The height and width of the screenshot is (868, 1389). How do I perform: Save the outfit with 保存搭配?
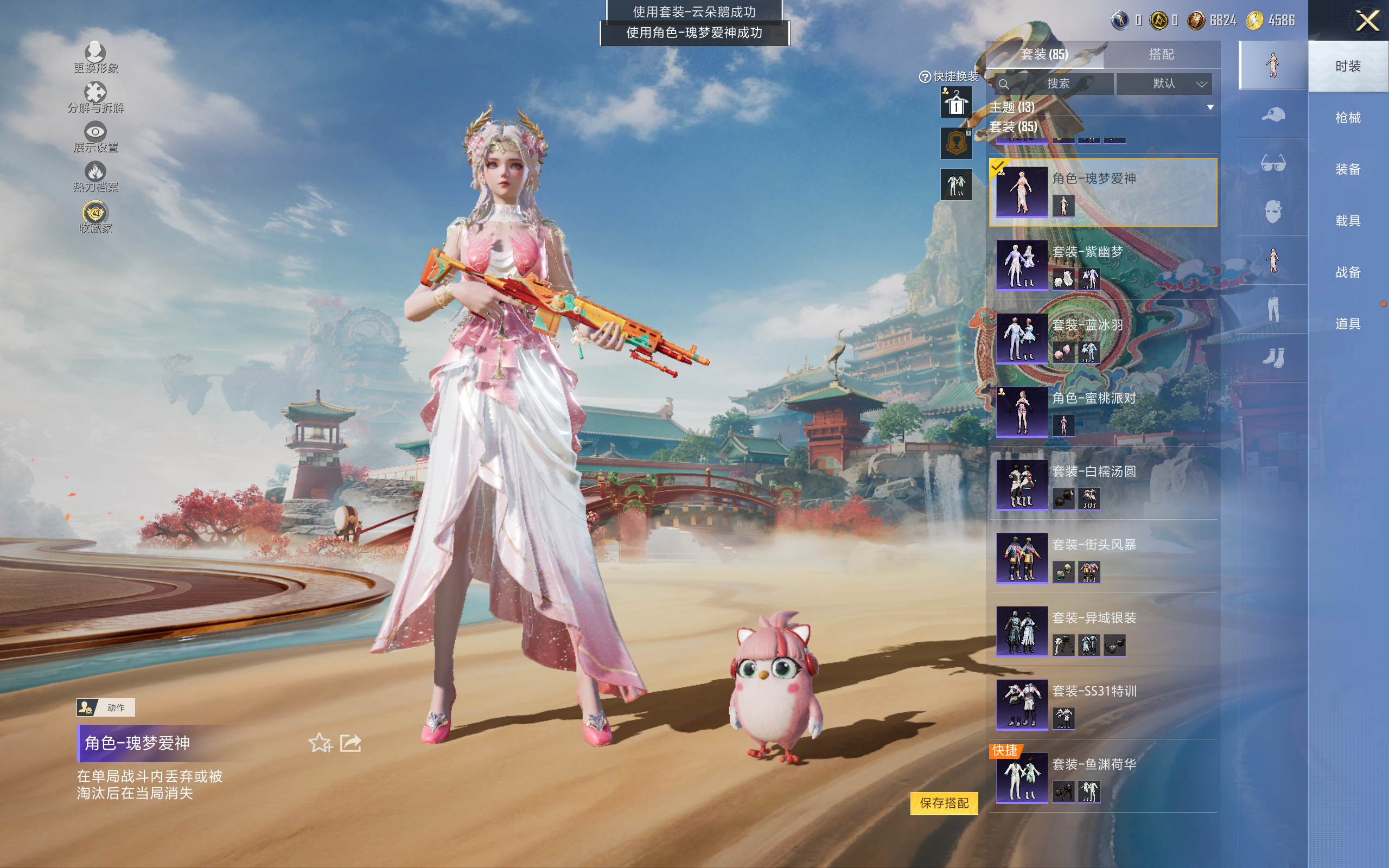(944, 802)
